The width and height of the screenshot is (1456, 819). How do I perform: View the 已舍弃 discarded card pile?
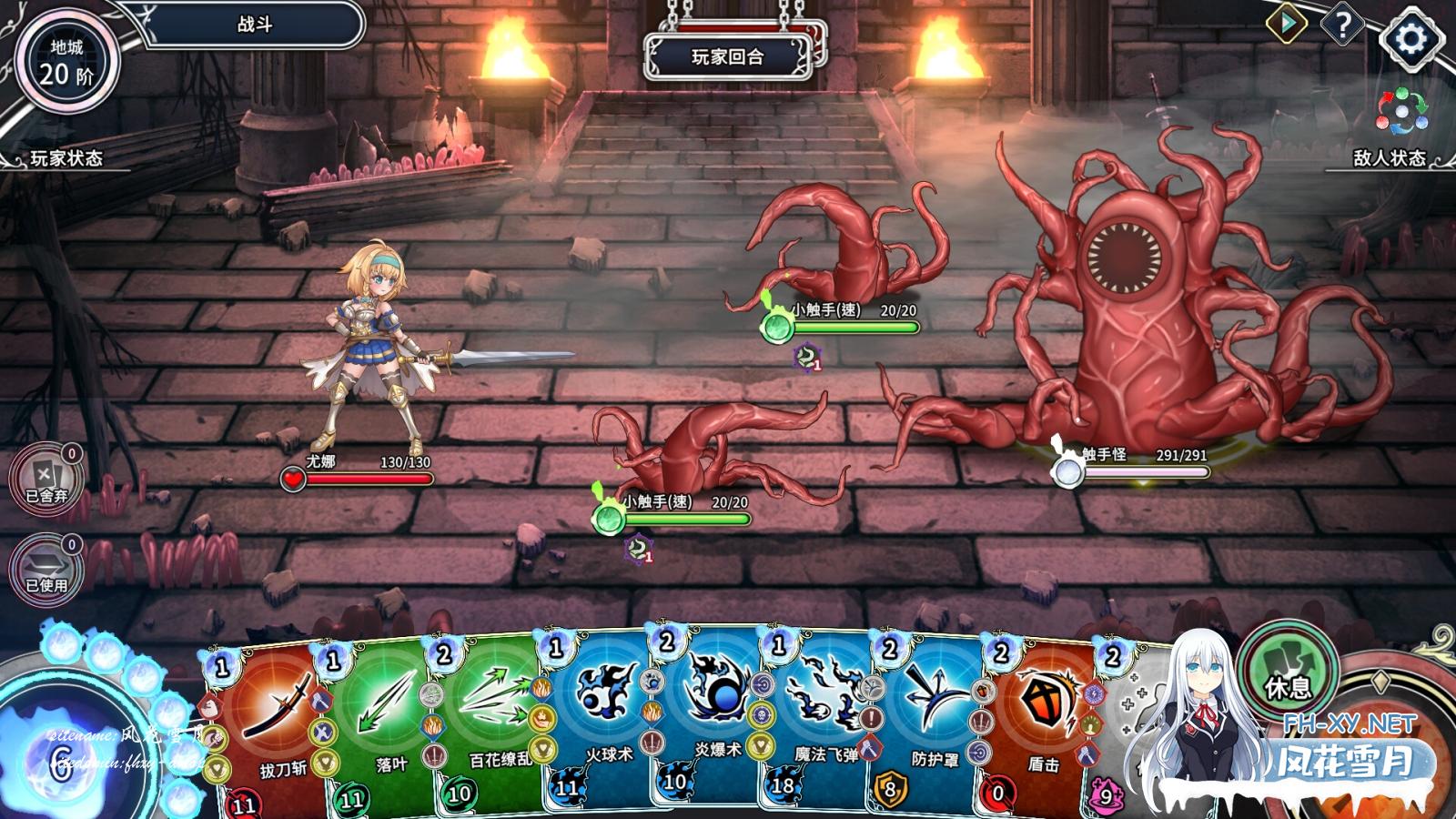coord(46,478)
